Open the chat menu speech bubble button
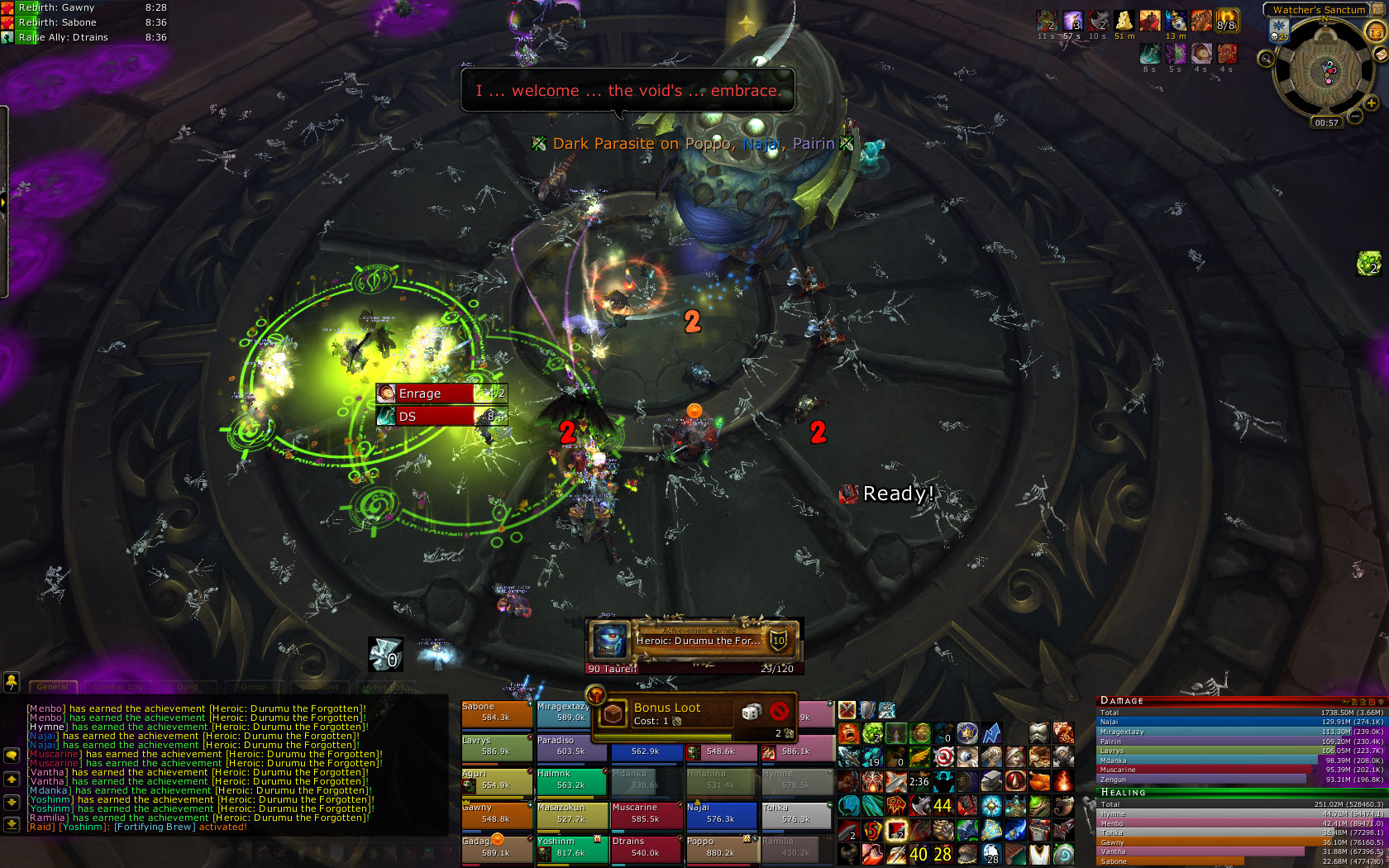1389x868 pixels. pos(12,756)
